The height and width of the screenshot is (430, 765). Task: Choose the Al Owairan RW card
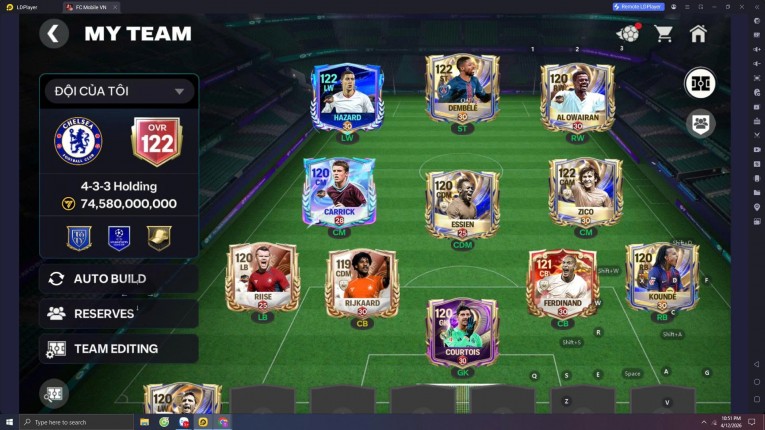coord(577,98)
